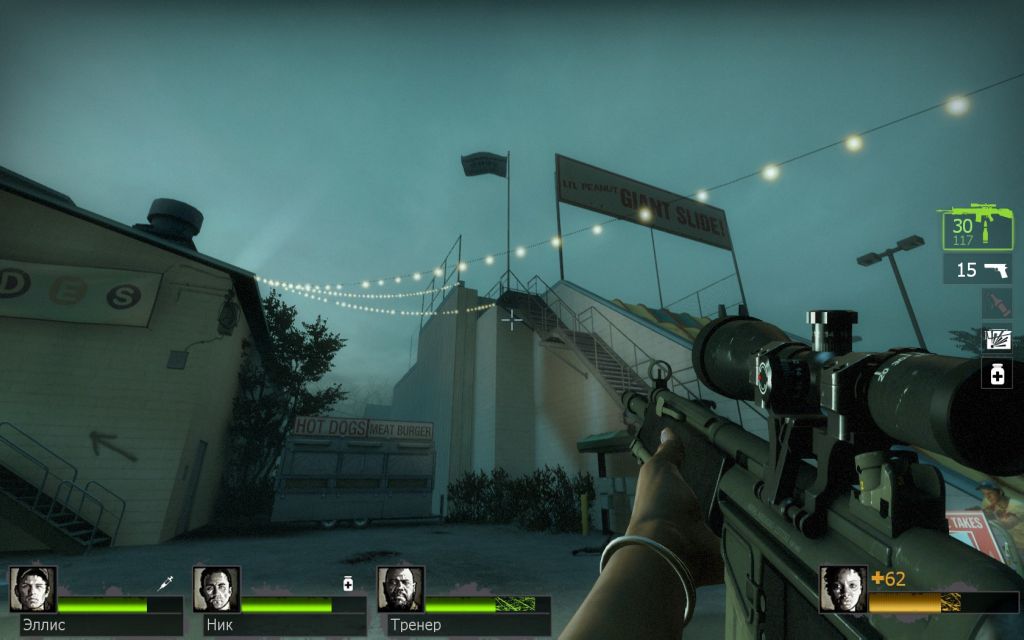This screenshot has width=1024, height=640.
Task: Click your own survivor portrait
Action: (x=842, y=589)
